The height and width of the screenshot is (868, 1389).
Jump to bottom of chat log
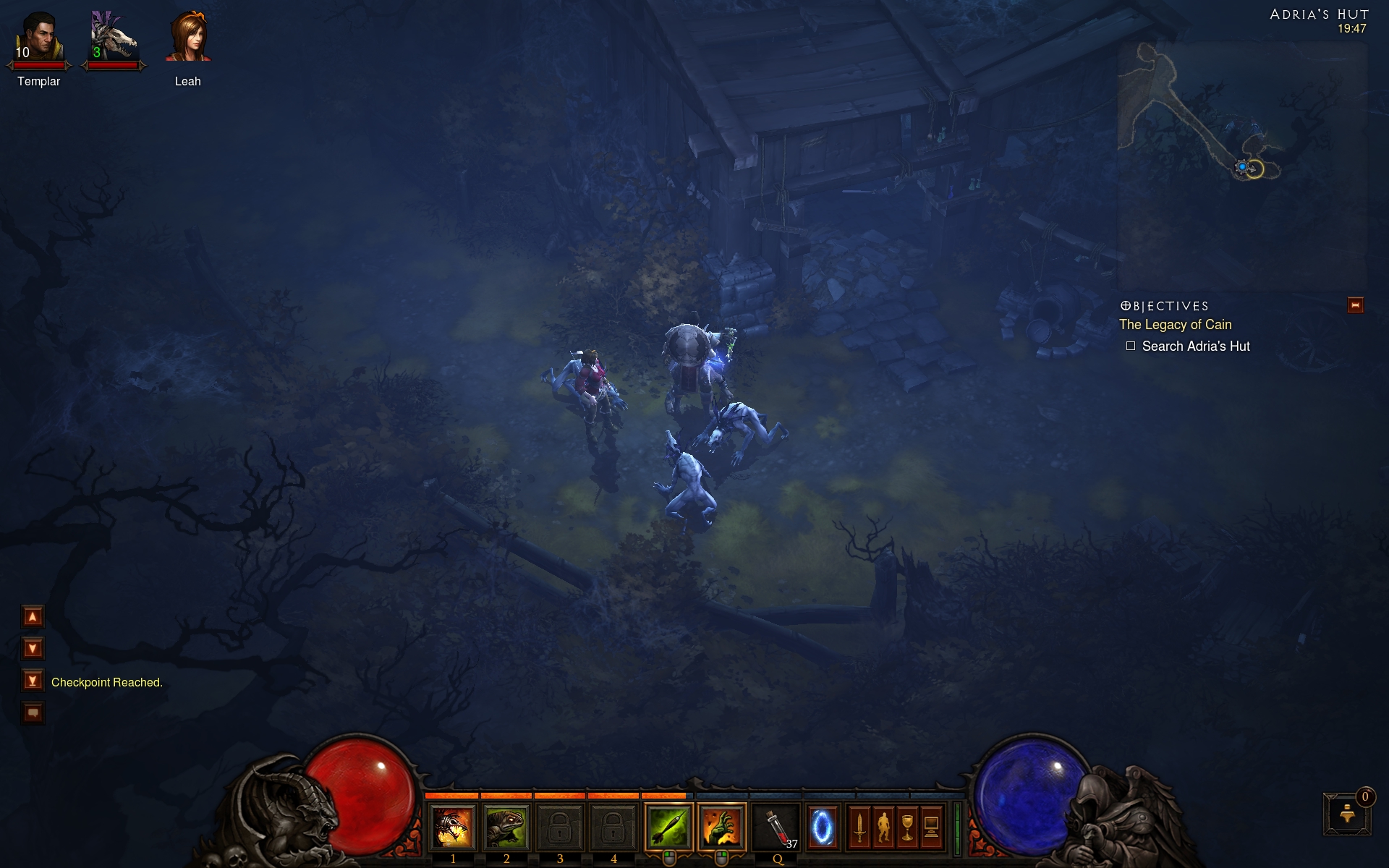(33, 681)
